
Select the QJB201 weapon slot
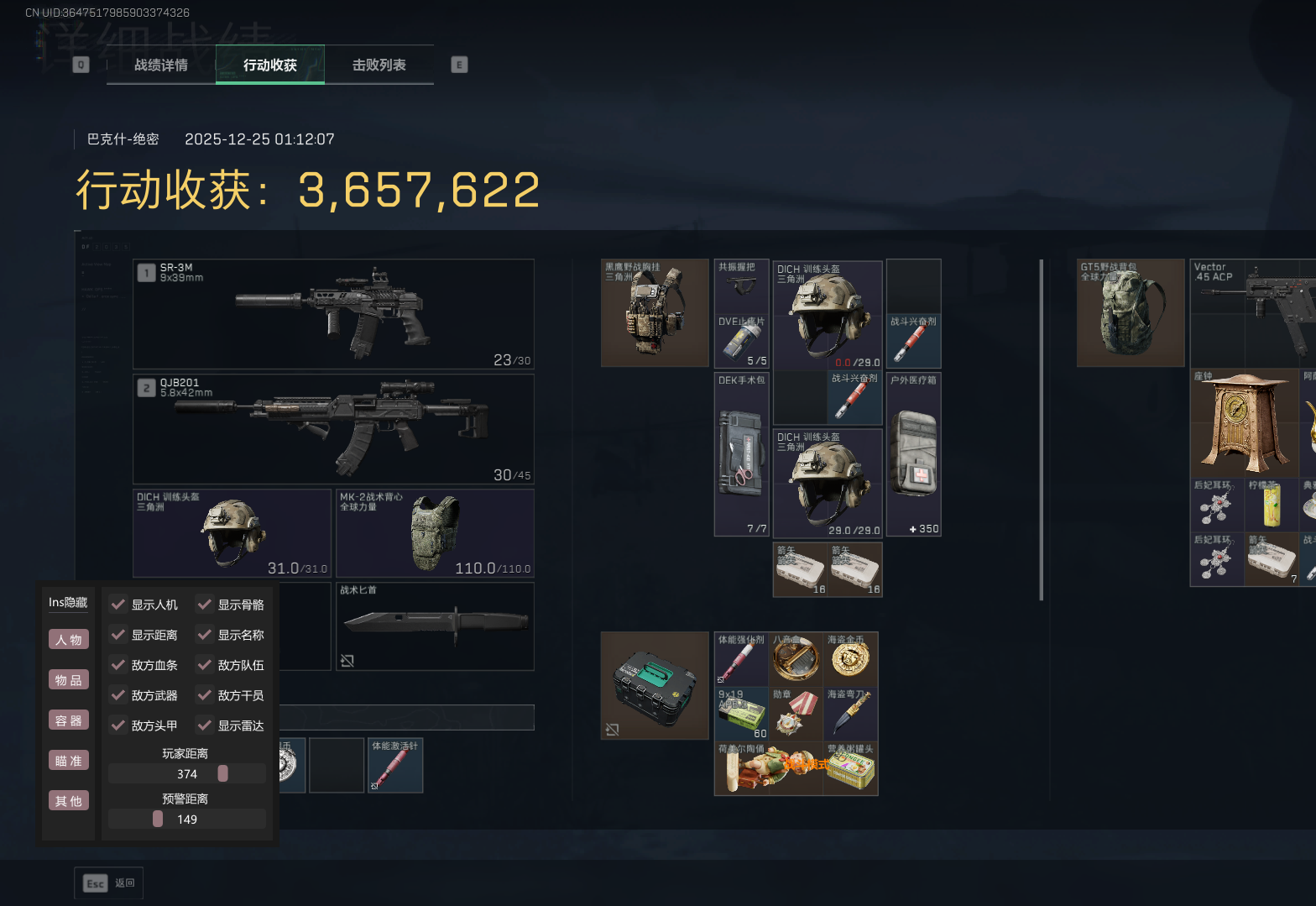(333, 428)
